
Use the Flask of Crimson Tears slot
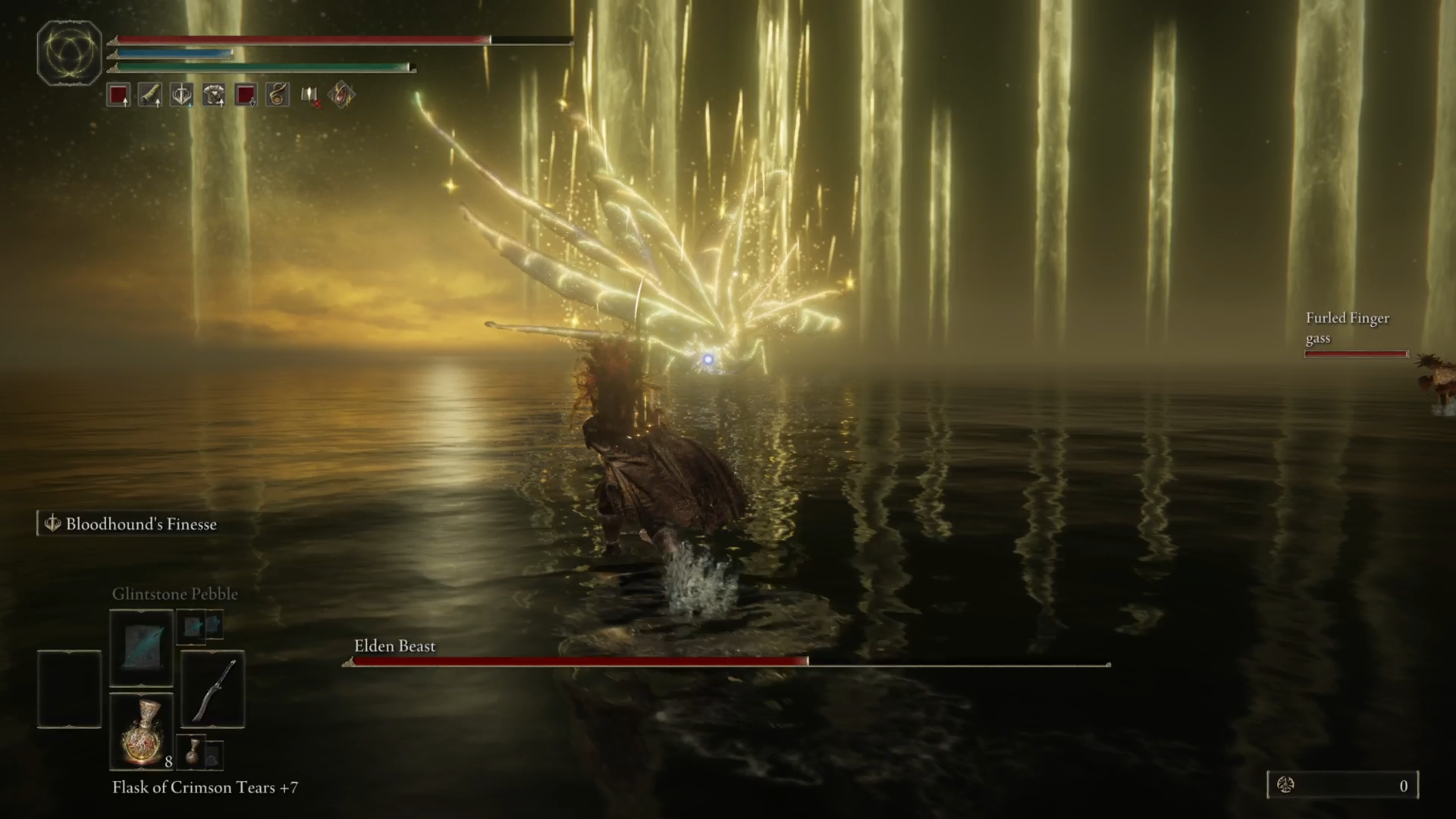[141, 732]
